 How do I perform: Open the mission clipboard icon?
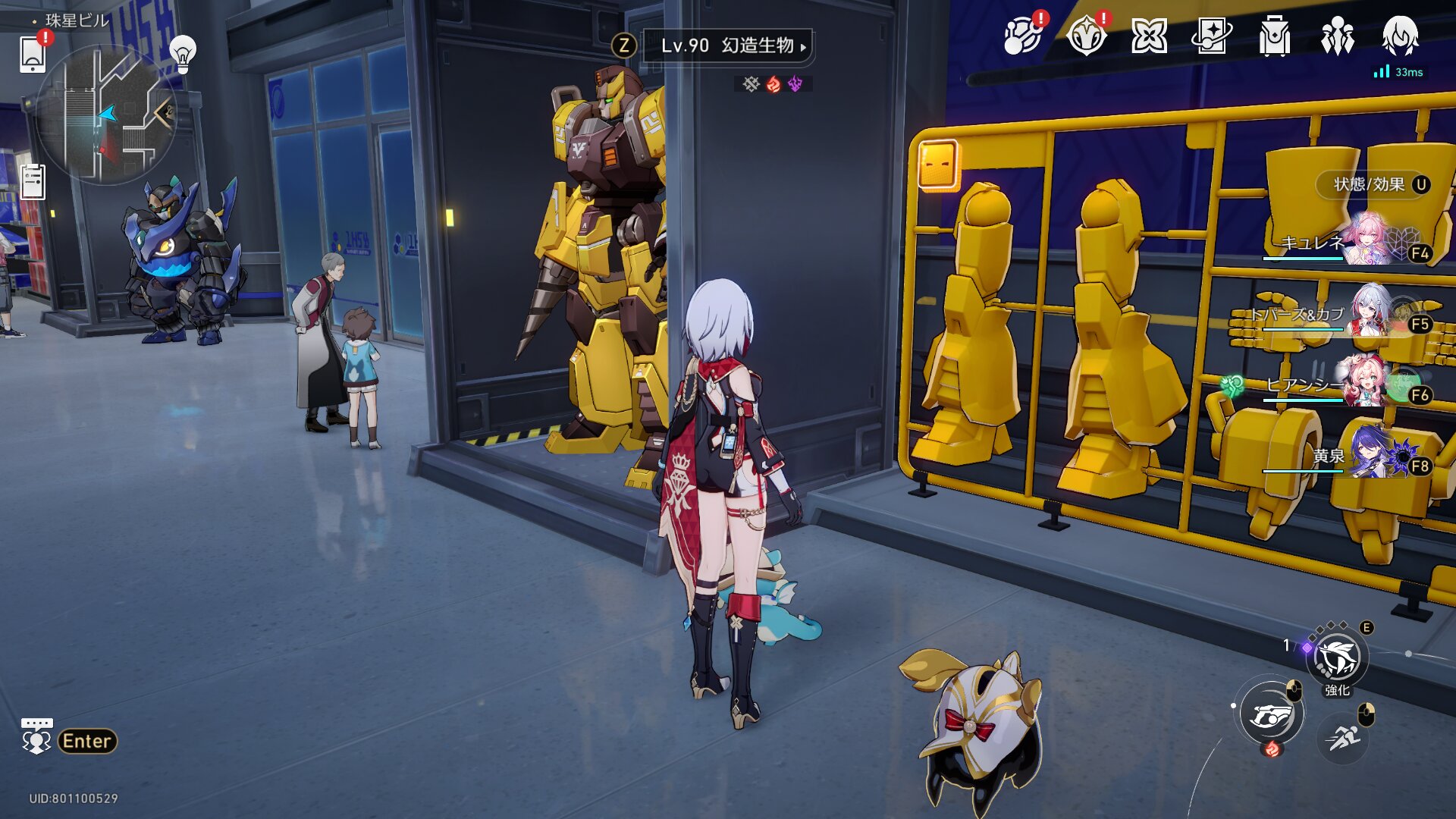click(33, 182)
